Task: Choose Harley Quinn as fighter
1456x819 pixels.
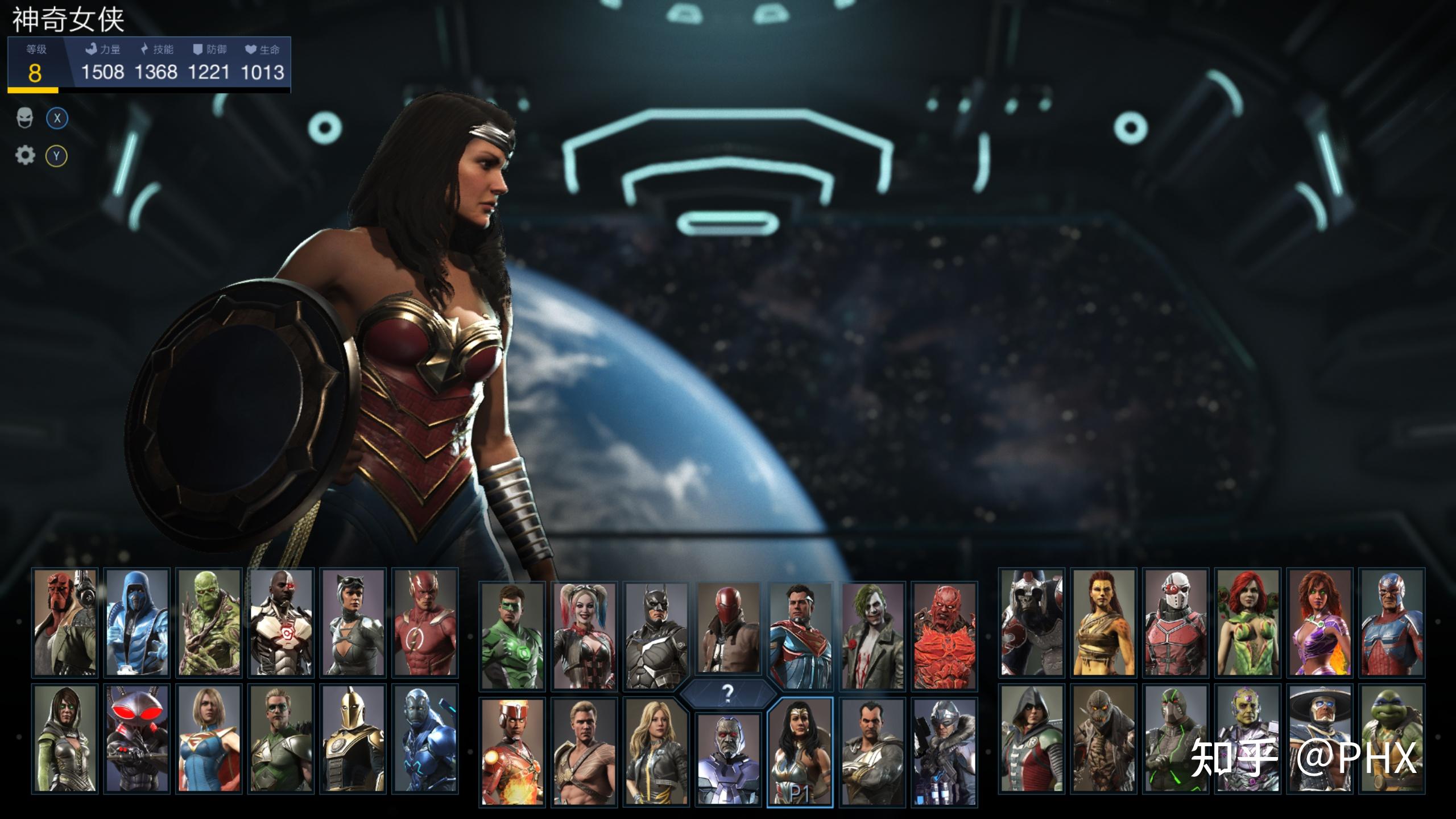Action: (585, 636)
